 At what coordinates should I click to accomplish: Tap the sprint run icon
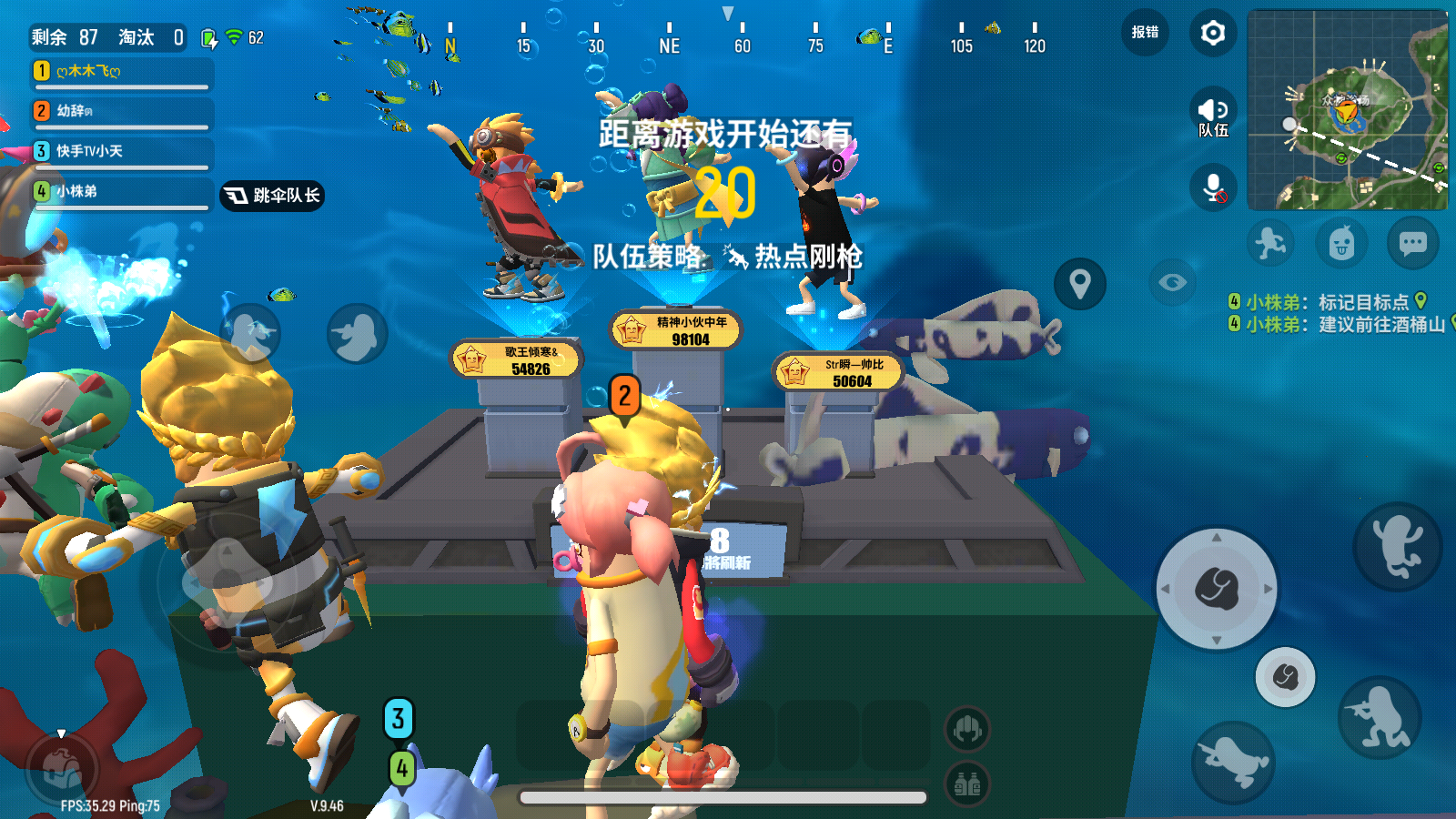(x=1268, y=239)
